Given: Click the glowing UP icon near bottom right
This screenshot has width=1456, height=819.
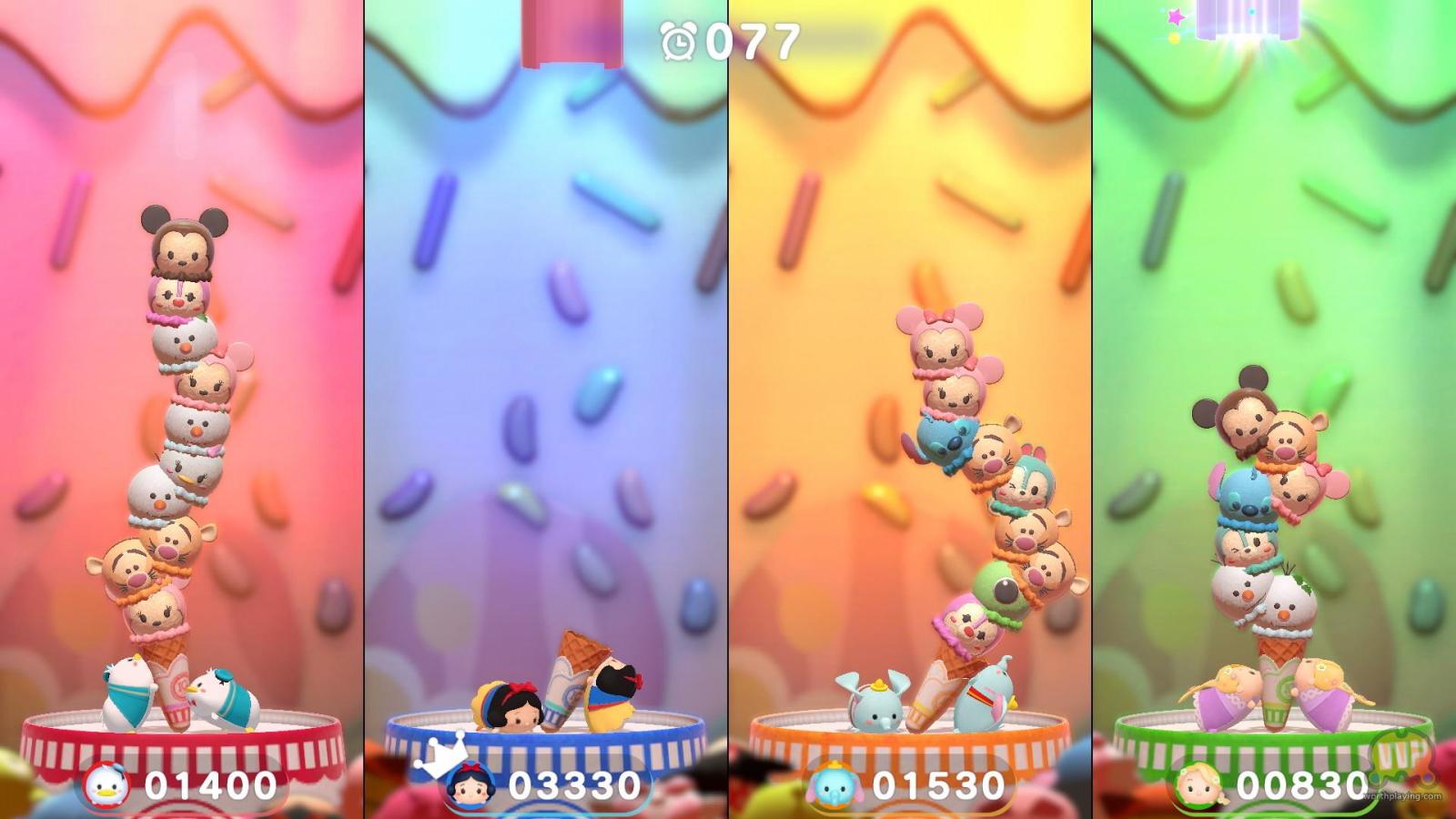Looking at the screenshot, I should pos(1402,751).
